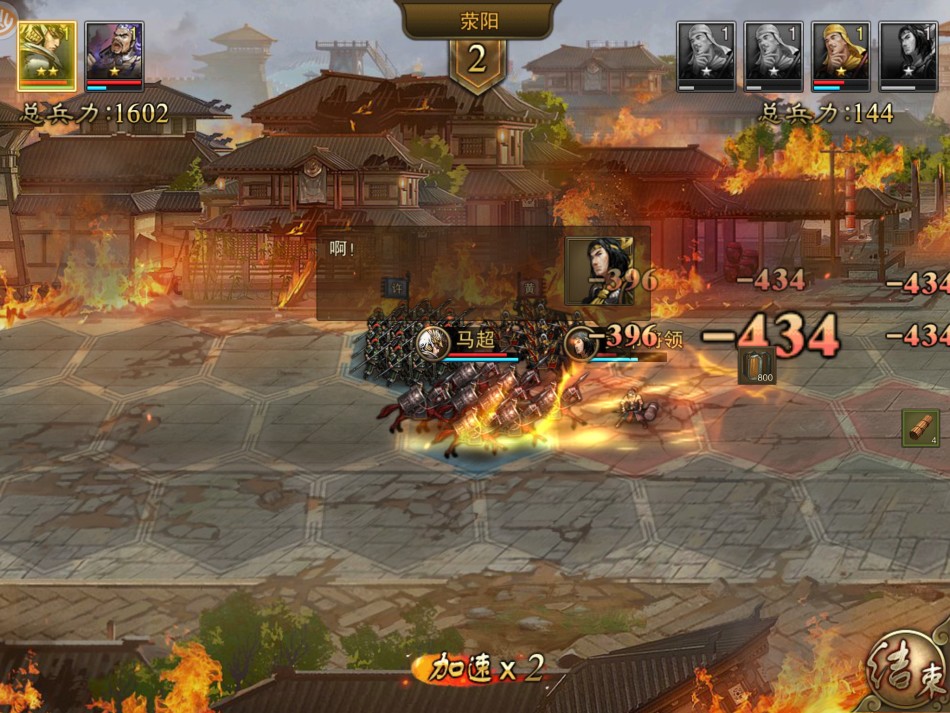950x713 pixels.
Task: Click the 800 supply drop icon
Action: 757,367
